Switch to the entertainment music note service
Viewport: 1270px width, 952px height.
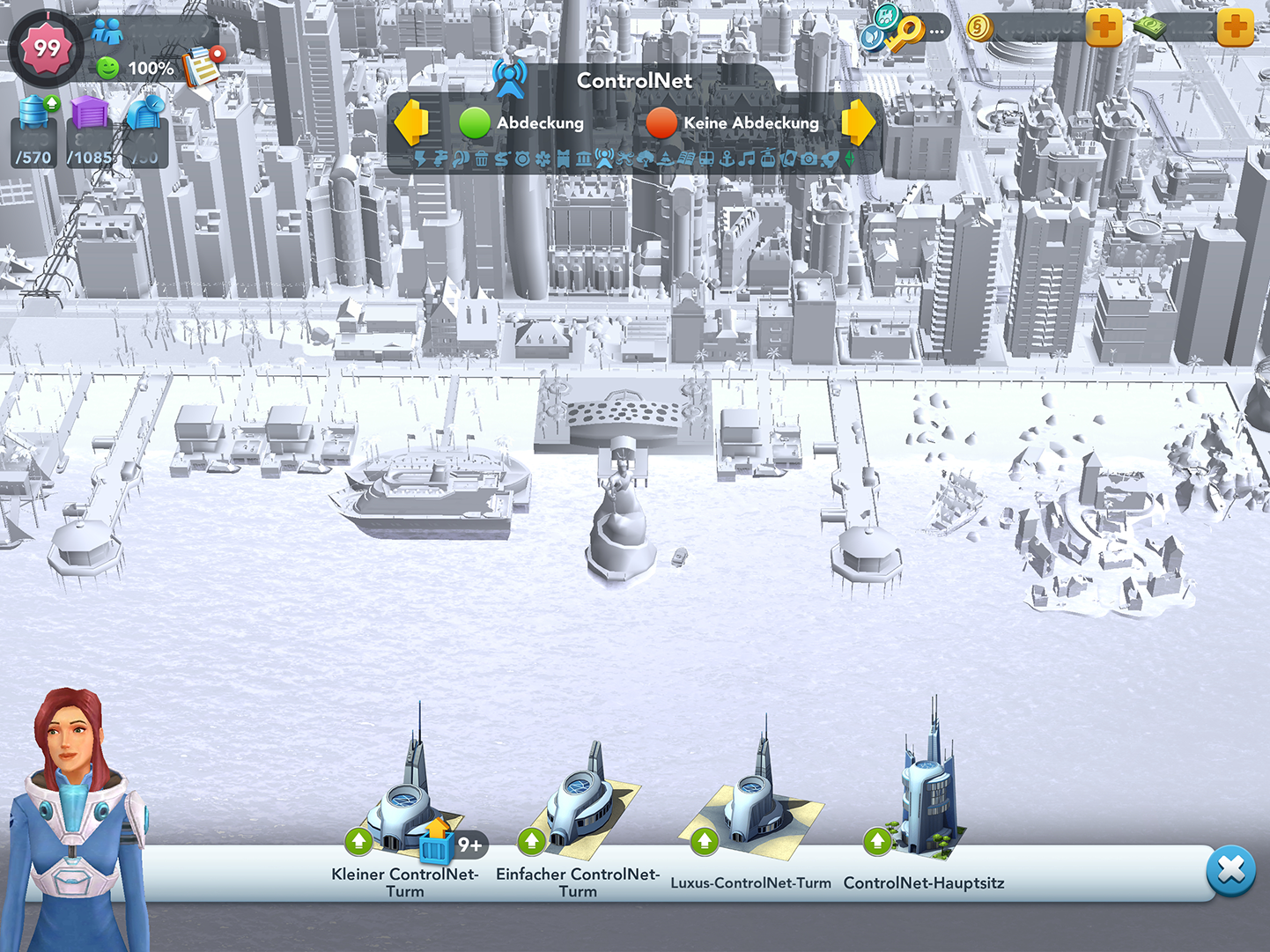[747, 159]
